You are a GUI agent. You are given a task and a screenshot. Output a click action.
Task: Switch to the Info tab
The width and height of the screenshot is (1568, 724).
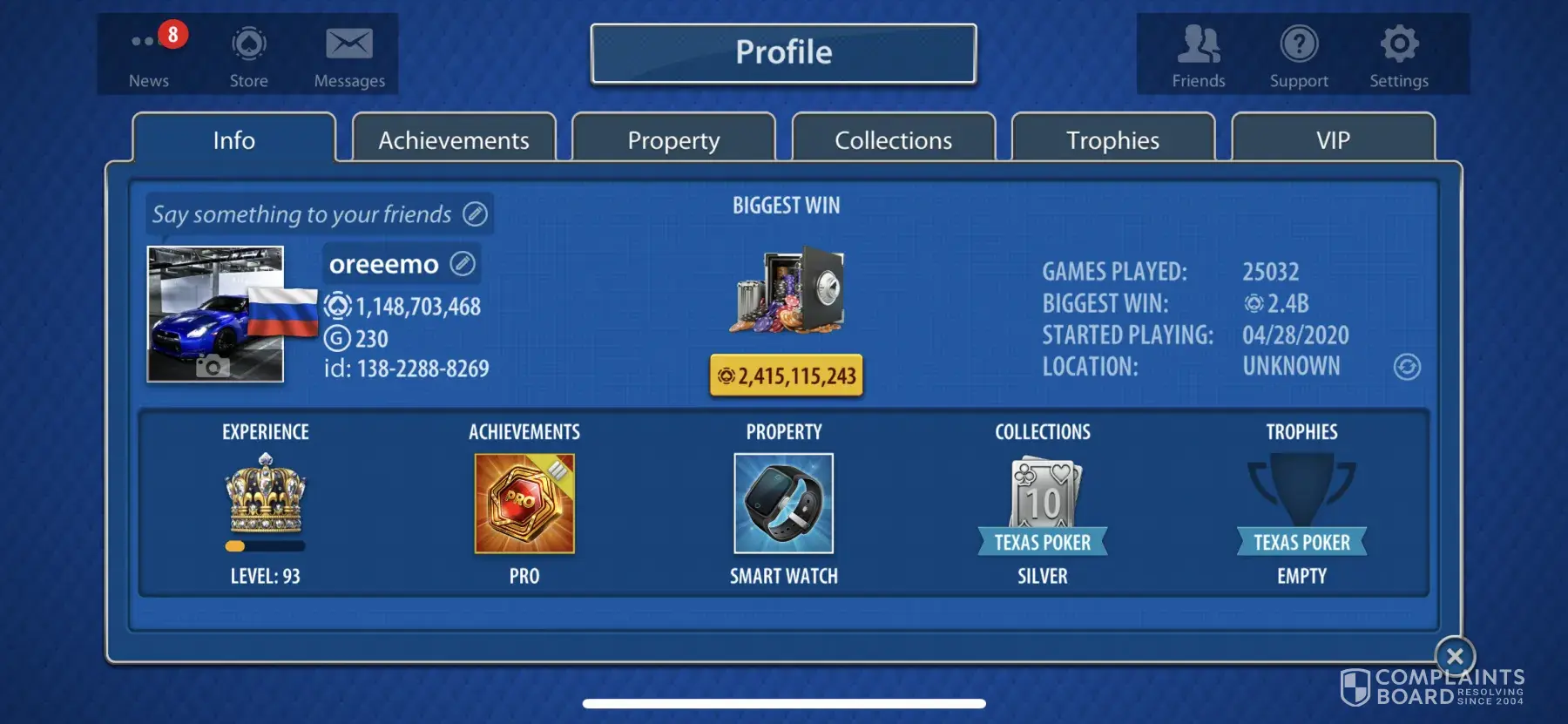coord(234,139)
